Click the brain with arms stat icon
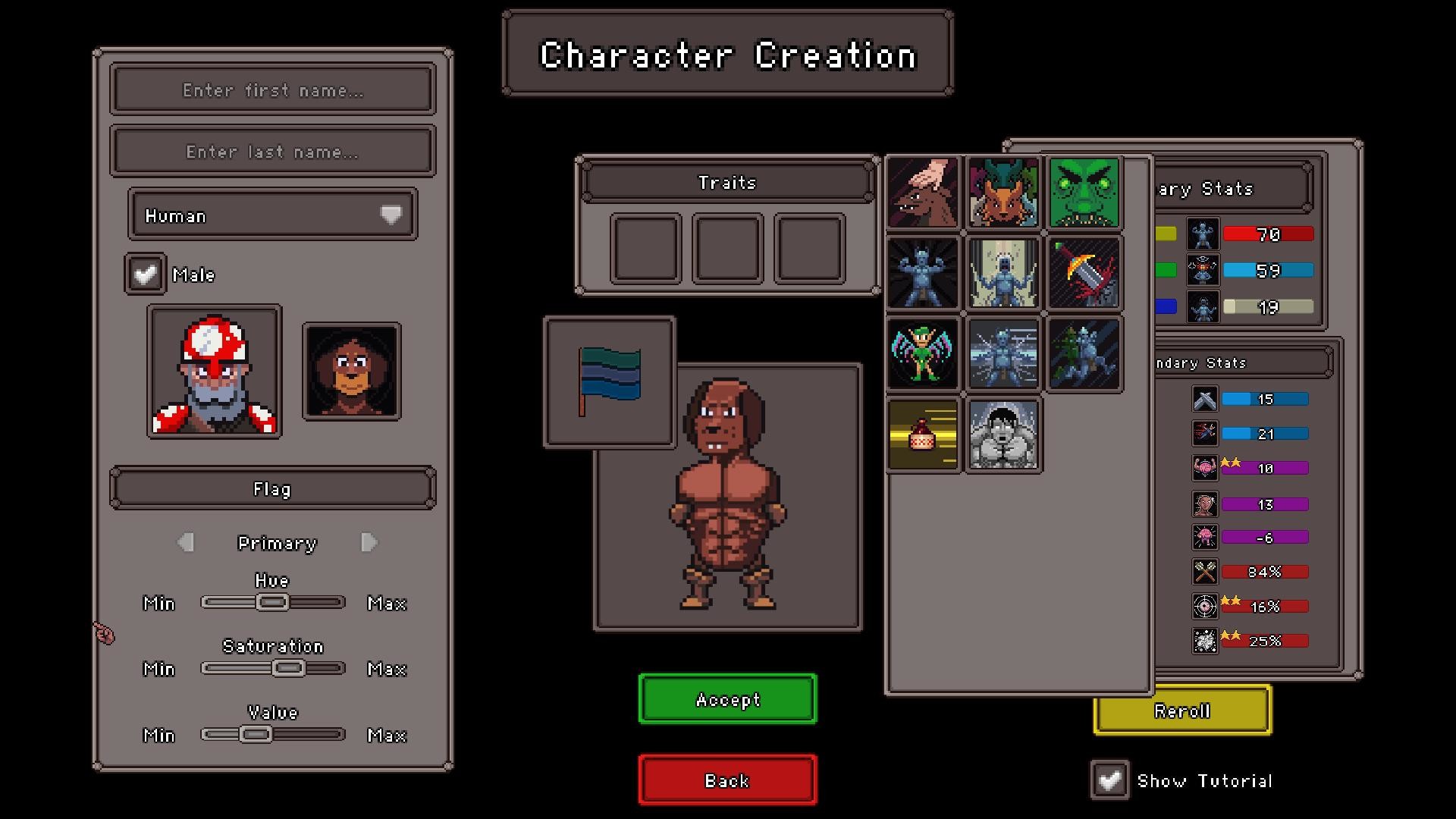 click(1204, 468)
